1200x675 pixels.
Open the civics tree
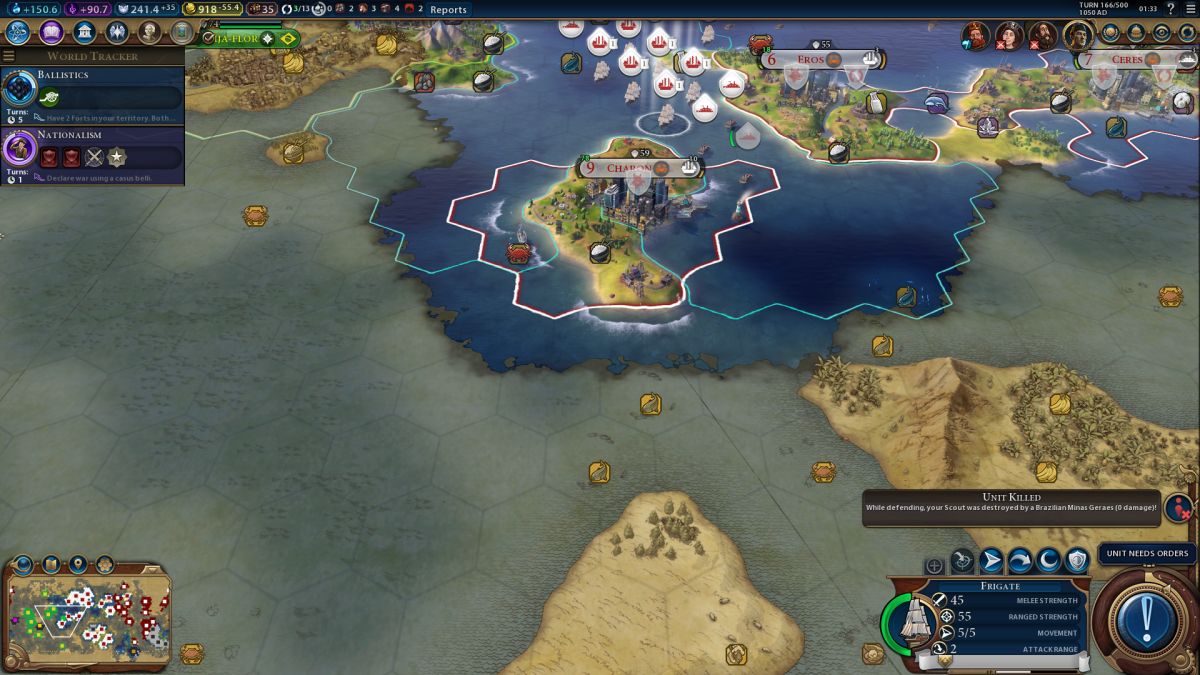click(x=51, y=32)
